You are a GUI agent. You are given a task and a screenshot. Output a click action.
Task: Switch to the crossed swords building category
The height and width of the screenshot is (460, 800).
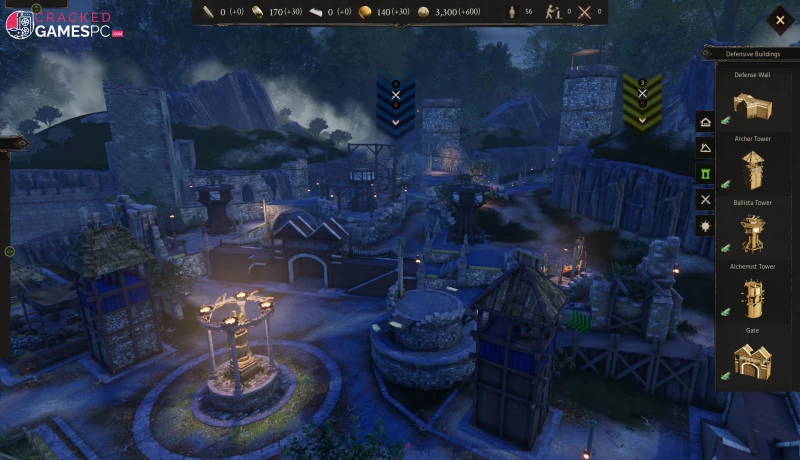(x=706, y=200)
